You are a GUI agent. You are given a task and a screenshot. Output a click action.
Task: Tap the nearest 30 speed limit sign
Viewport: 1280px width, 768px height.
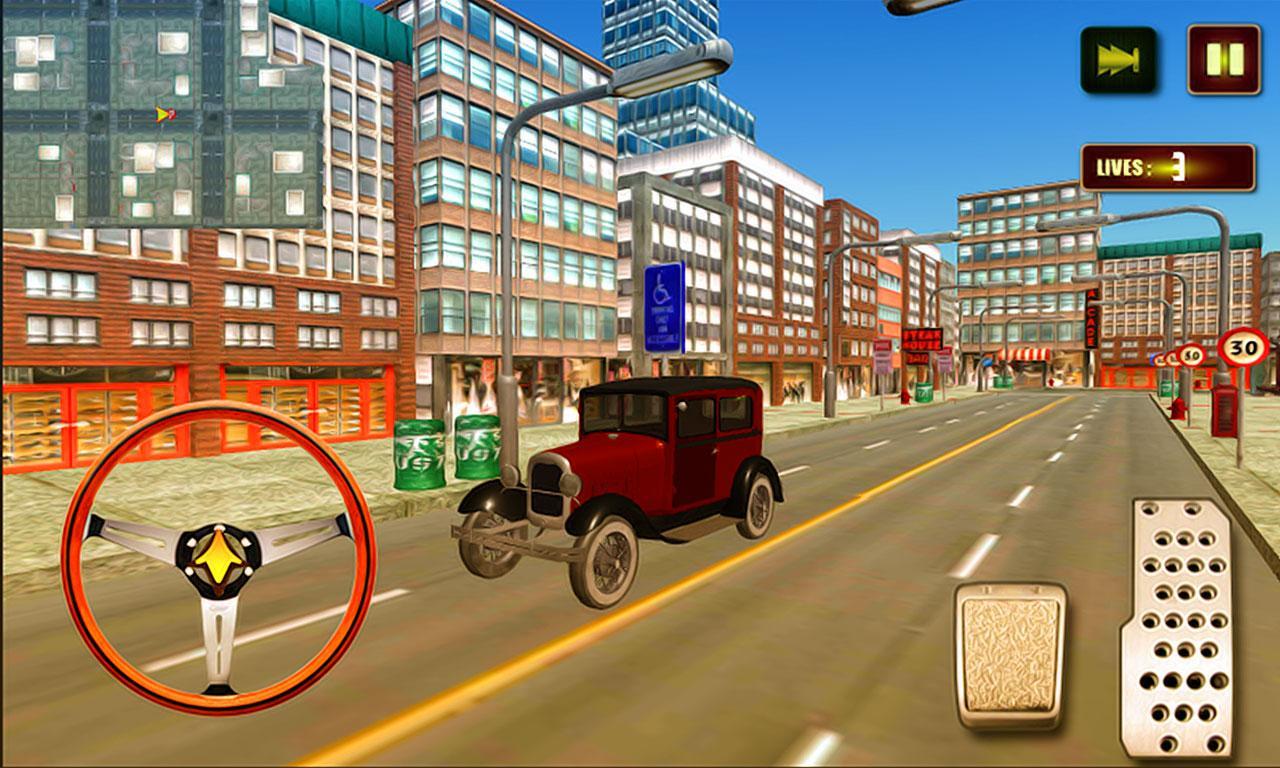click(x=1244, y=346)
